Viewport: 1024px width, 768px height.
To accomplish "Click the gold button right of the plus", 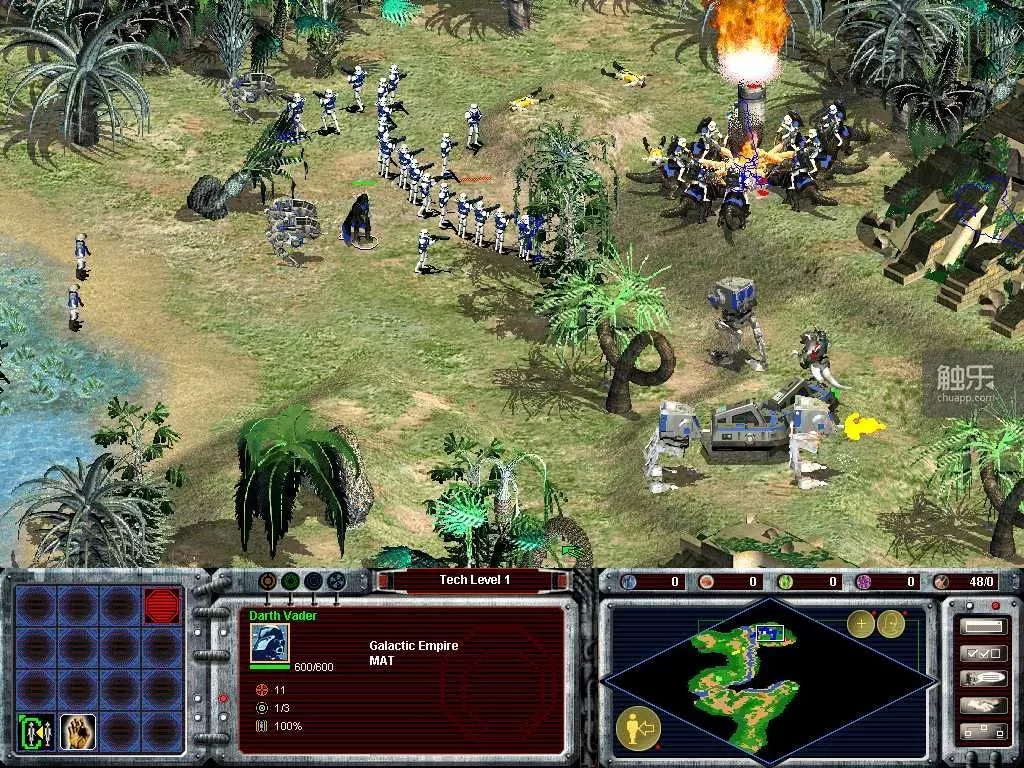I will pyautogui.click(x=891, y=624).
